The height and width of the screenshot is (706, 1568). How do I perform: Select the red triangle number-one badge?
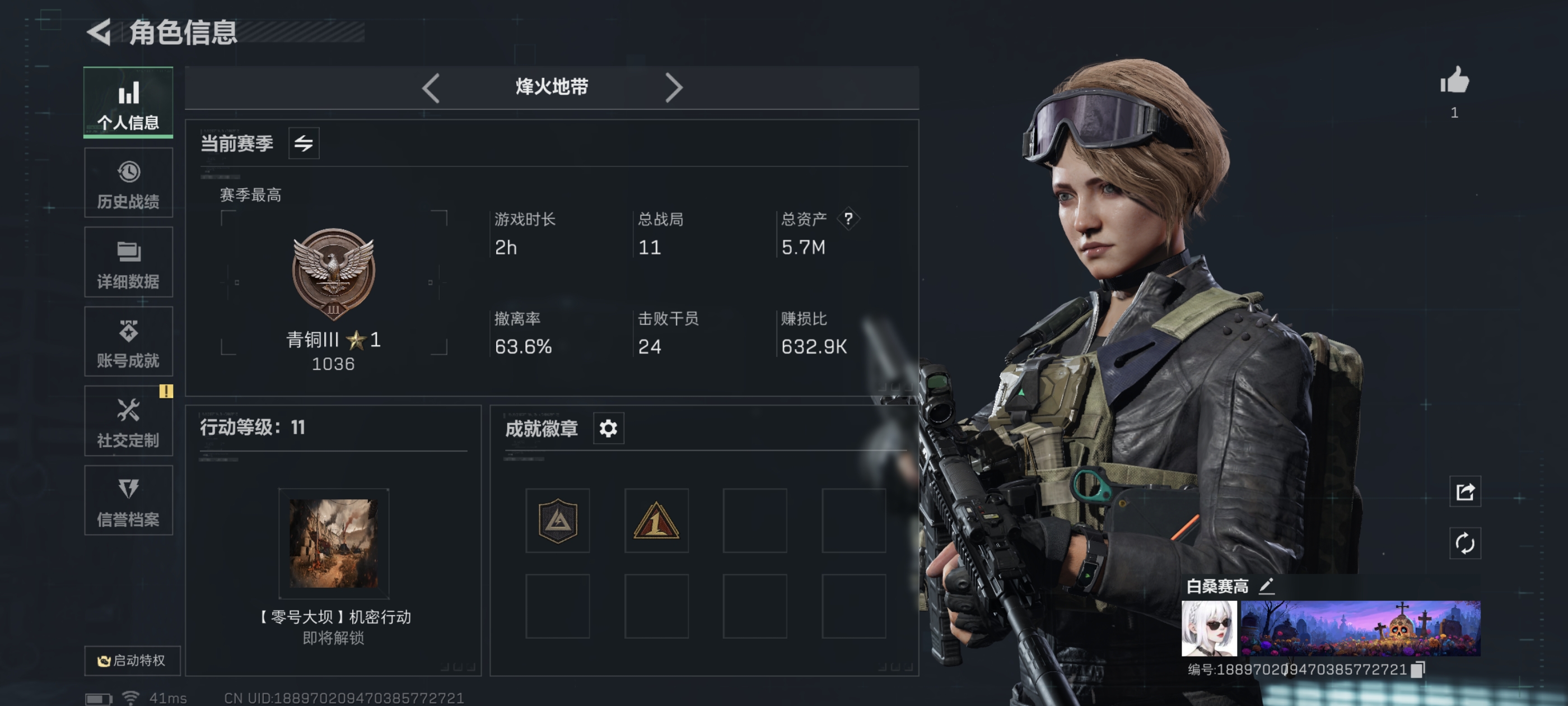(x=656, y=521)
